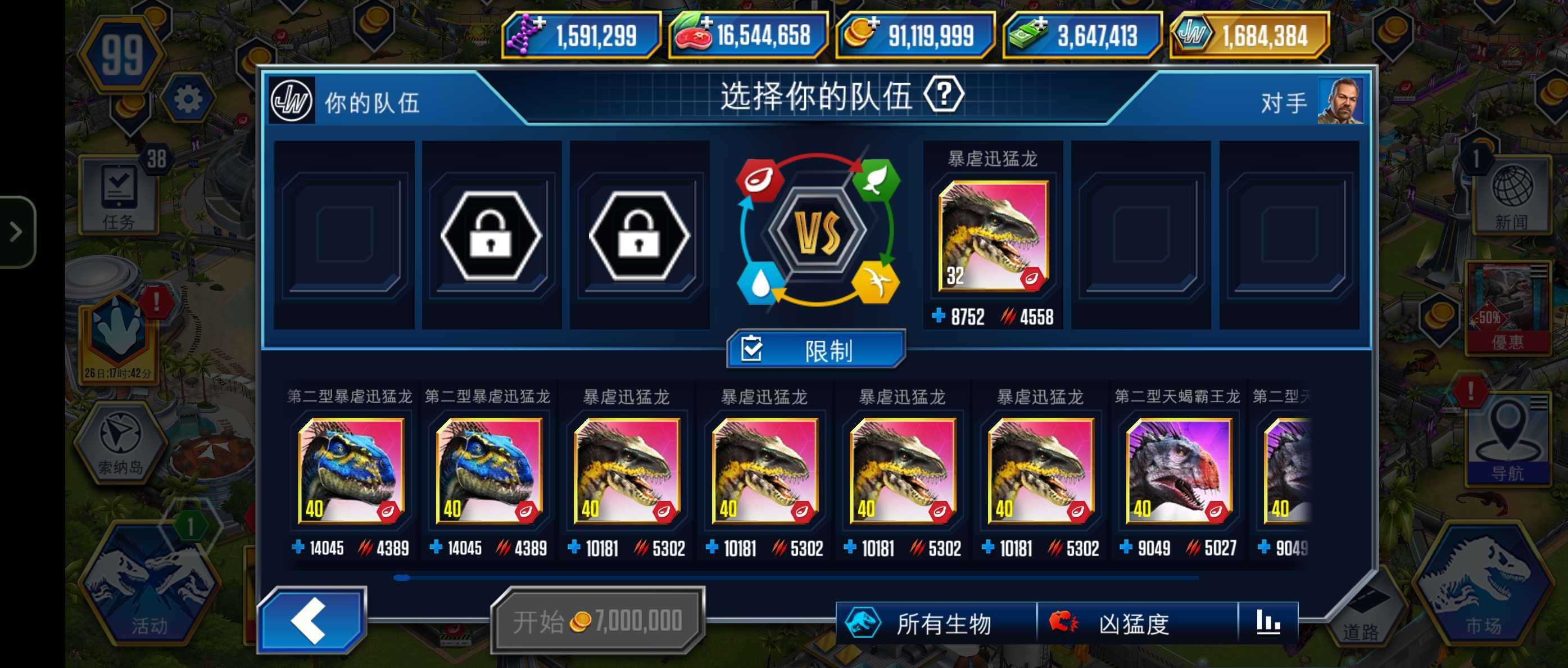
Task: Open the side panel expander arrow
Action: [x=16, y=232]
